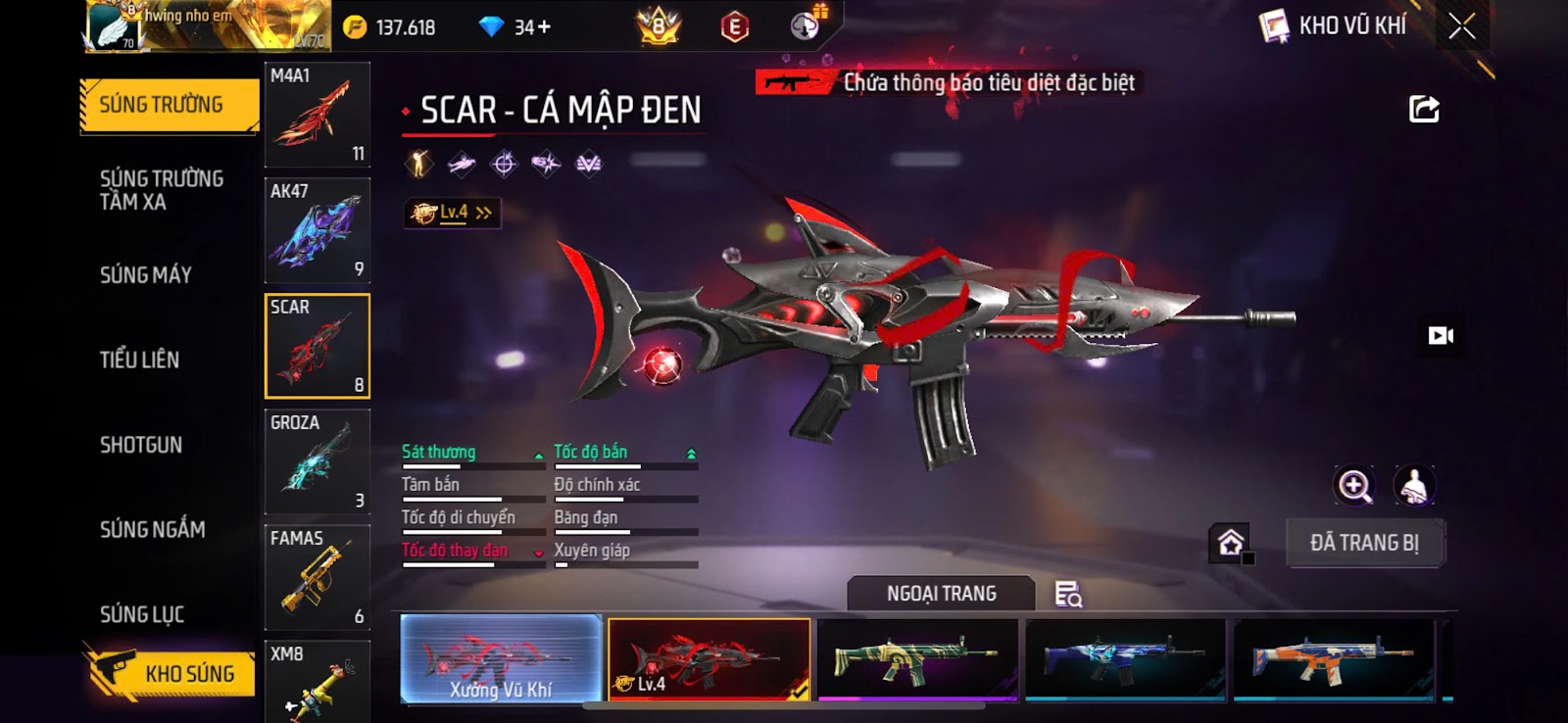Open the Xưởng Vũ Khí skin tile
The height and width of the screenshot is (723, 1568).
pyautogui.click(x=501, y=659)
